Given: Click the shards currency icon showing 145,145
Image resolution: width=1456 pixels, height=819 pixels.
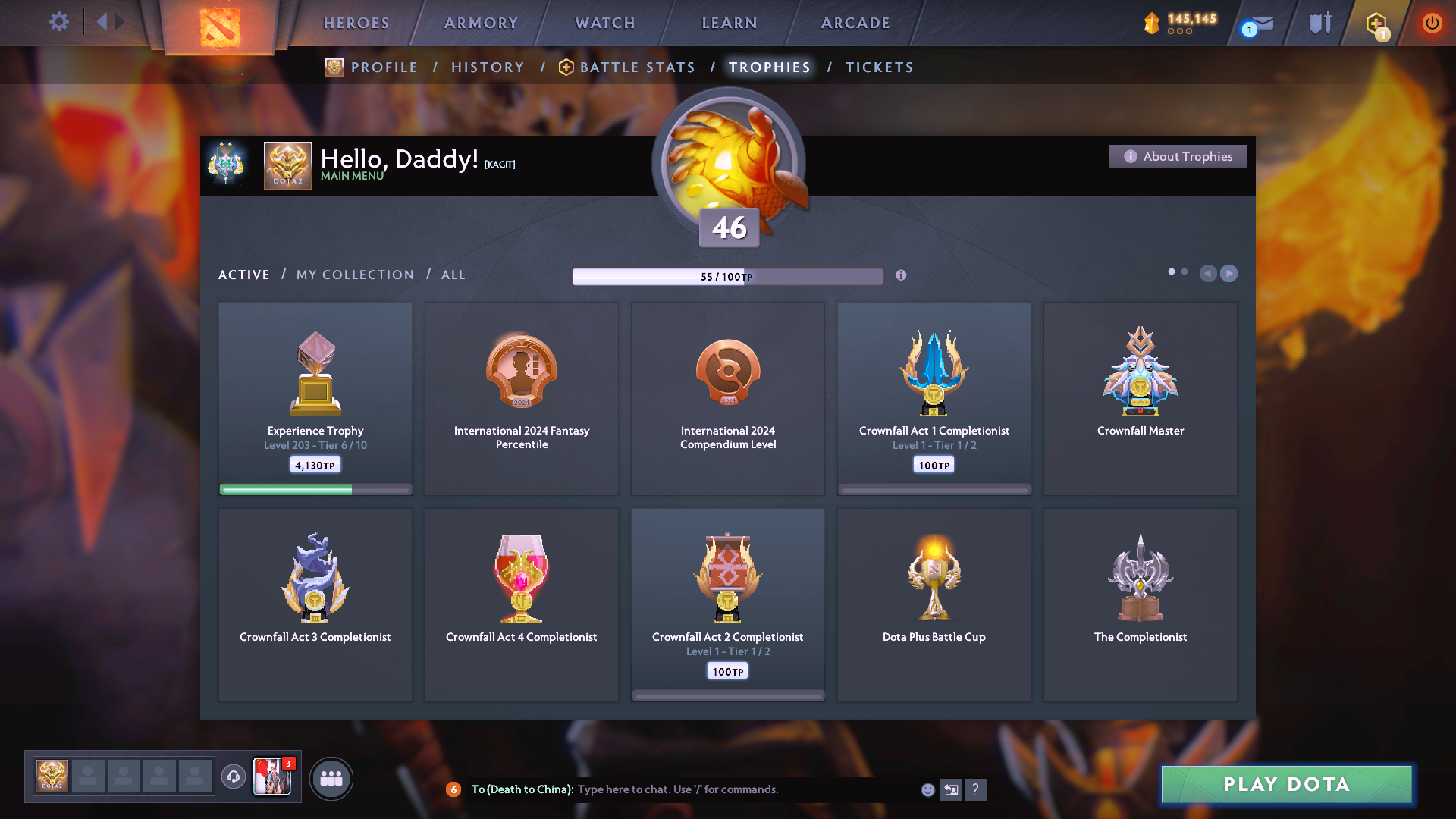Looking at the screenshot, I should 1151,23.
